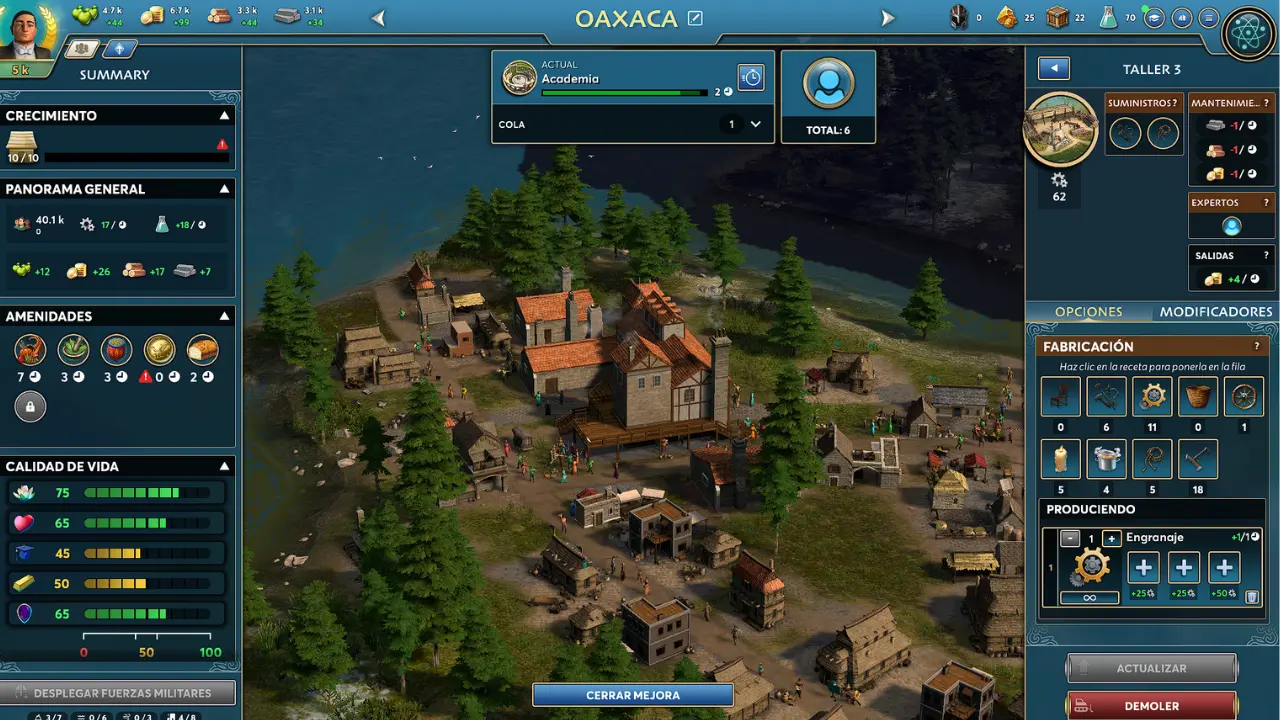Decrease Engranaje quantity with minus stepper
Screen dimensions: 1280x720
1069,538
